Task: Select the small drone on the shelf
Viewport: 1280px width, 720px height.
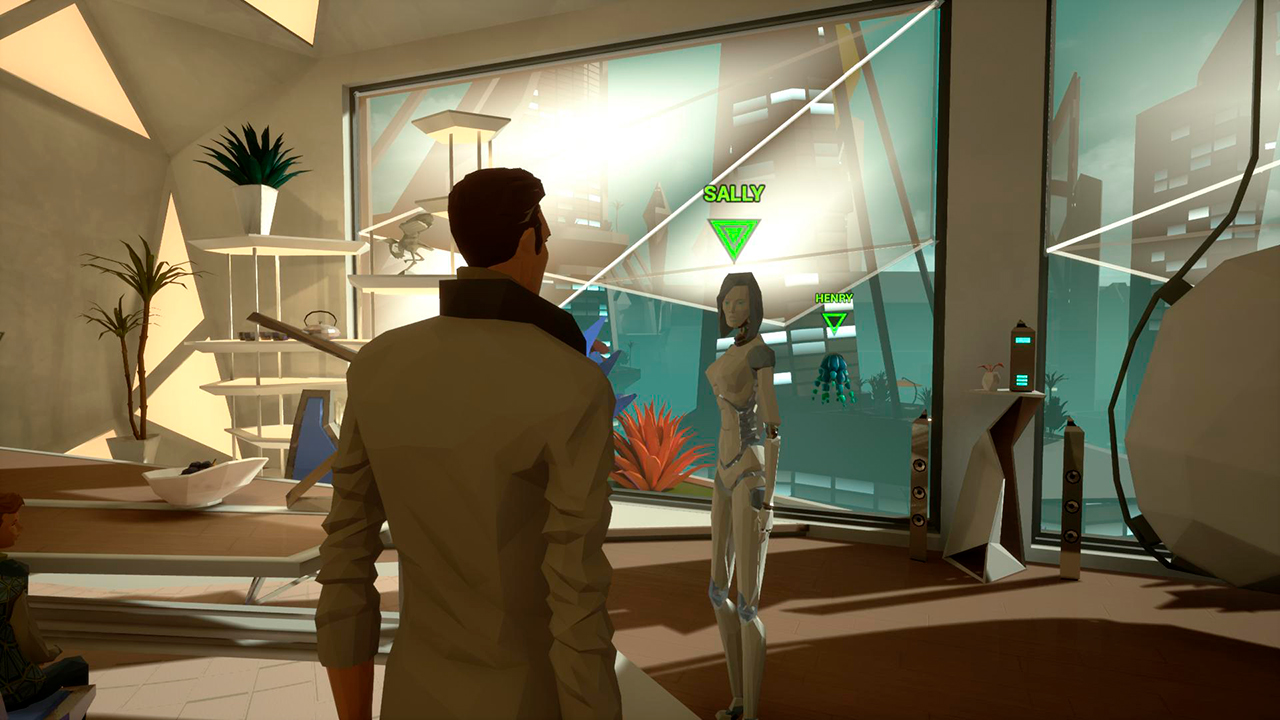Action: [x=410, y=240]
